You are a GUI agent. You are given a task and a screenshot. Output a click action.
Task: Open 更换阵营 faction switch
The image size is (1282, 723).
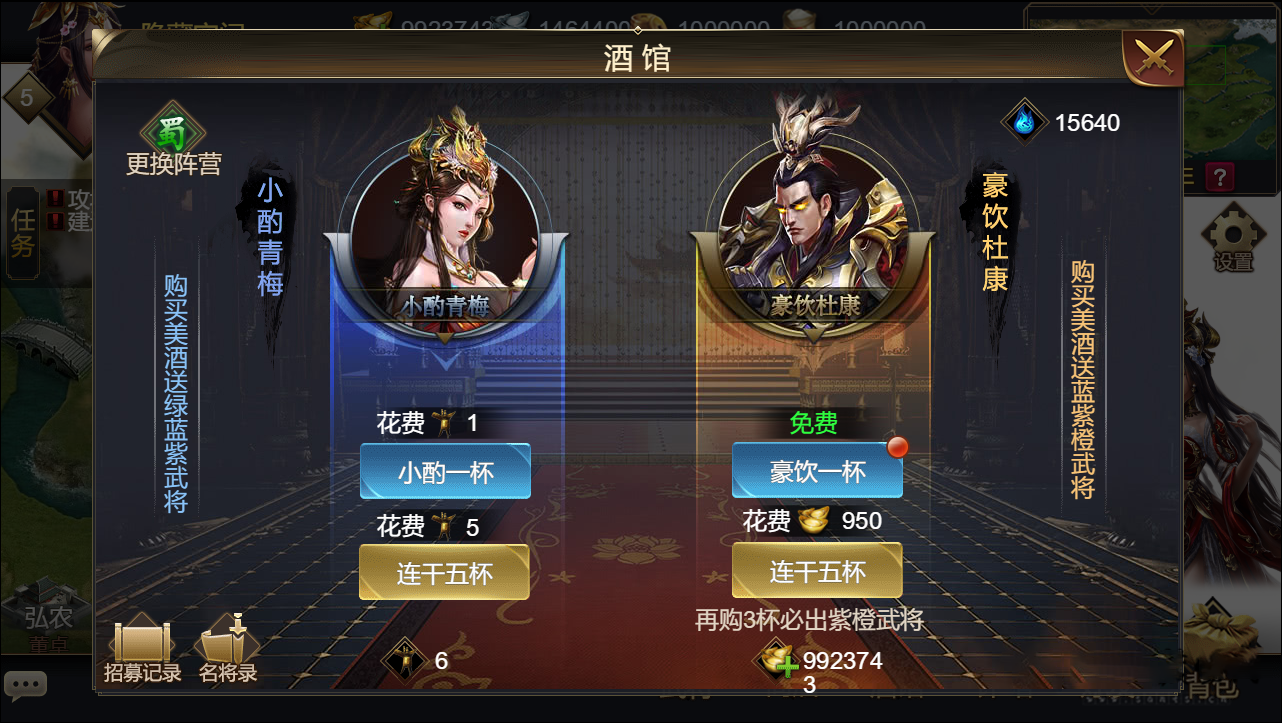click(173, 140)
